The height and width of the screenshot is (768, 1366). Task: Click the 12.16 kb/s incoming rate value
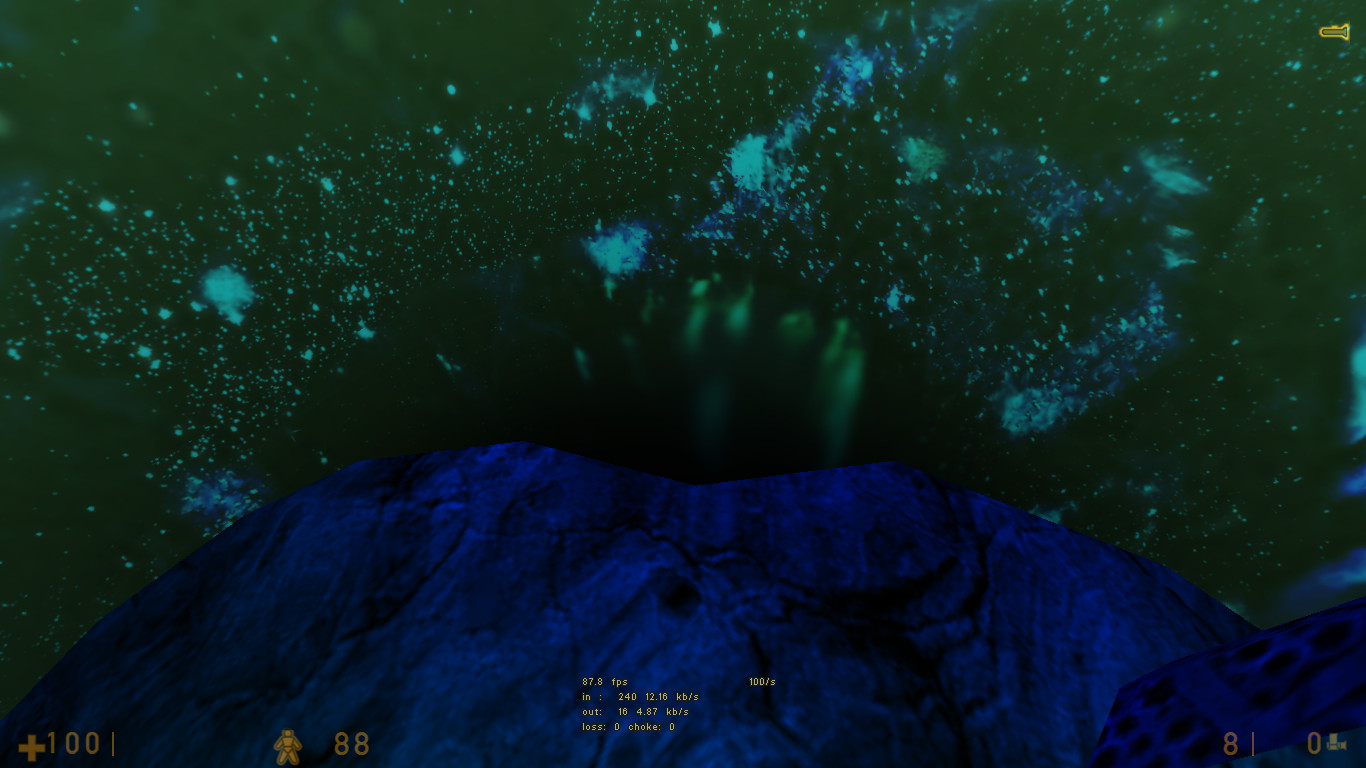click(656, 696)
